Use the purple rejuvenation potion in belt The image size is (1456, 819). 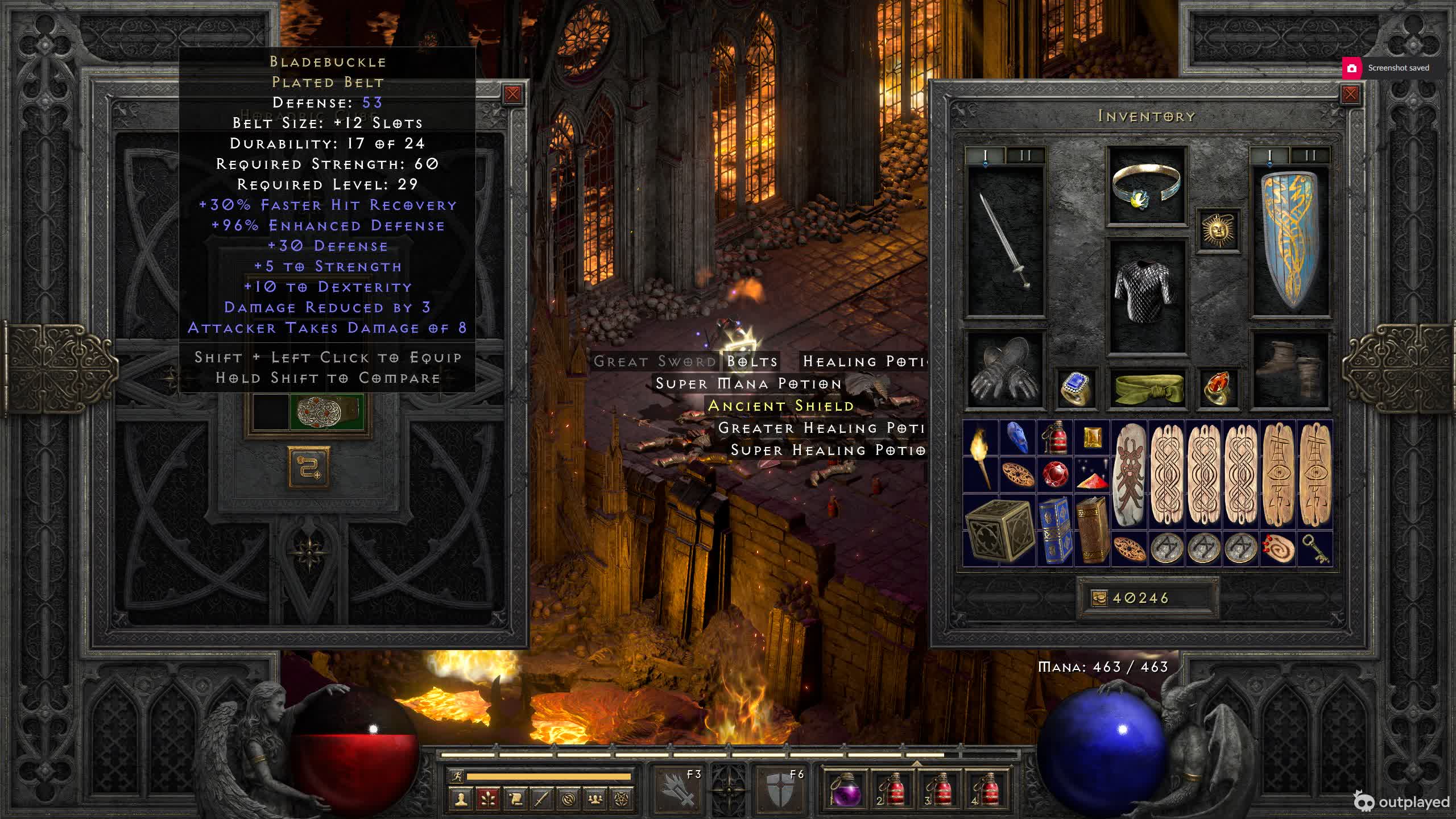[x=846, y=790]
